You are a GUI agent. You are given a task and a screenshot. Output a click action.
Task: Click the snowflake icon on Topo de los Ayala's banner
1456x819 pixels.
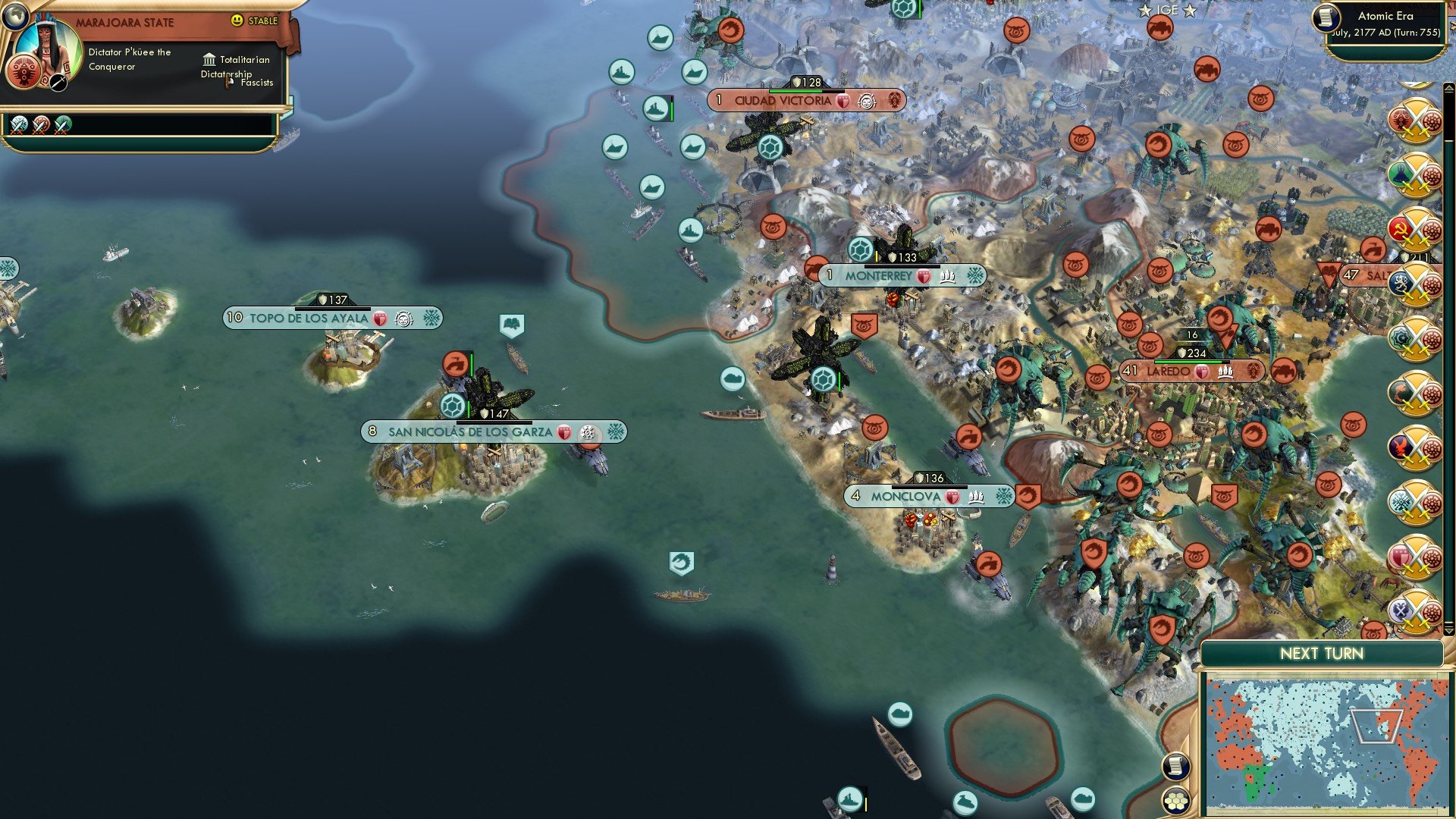[x=428, y=318]
